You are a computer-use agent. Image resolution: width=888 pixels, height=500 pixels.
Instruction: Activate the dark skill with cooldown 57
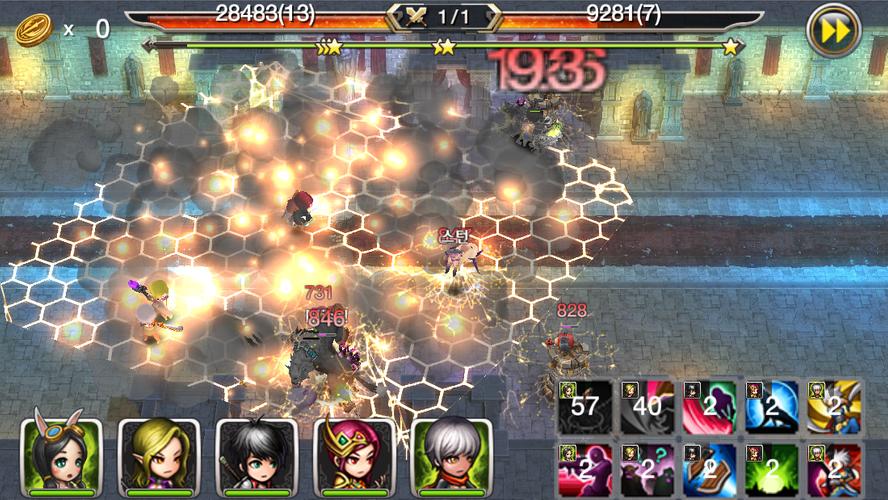tap(585, 406)
